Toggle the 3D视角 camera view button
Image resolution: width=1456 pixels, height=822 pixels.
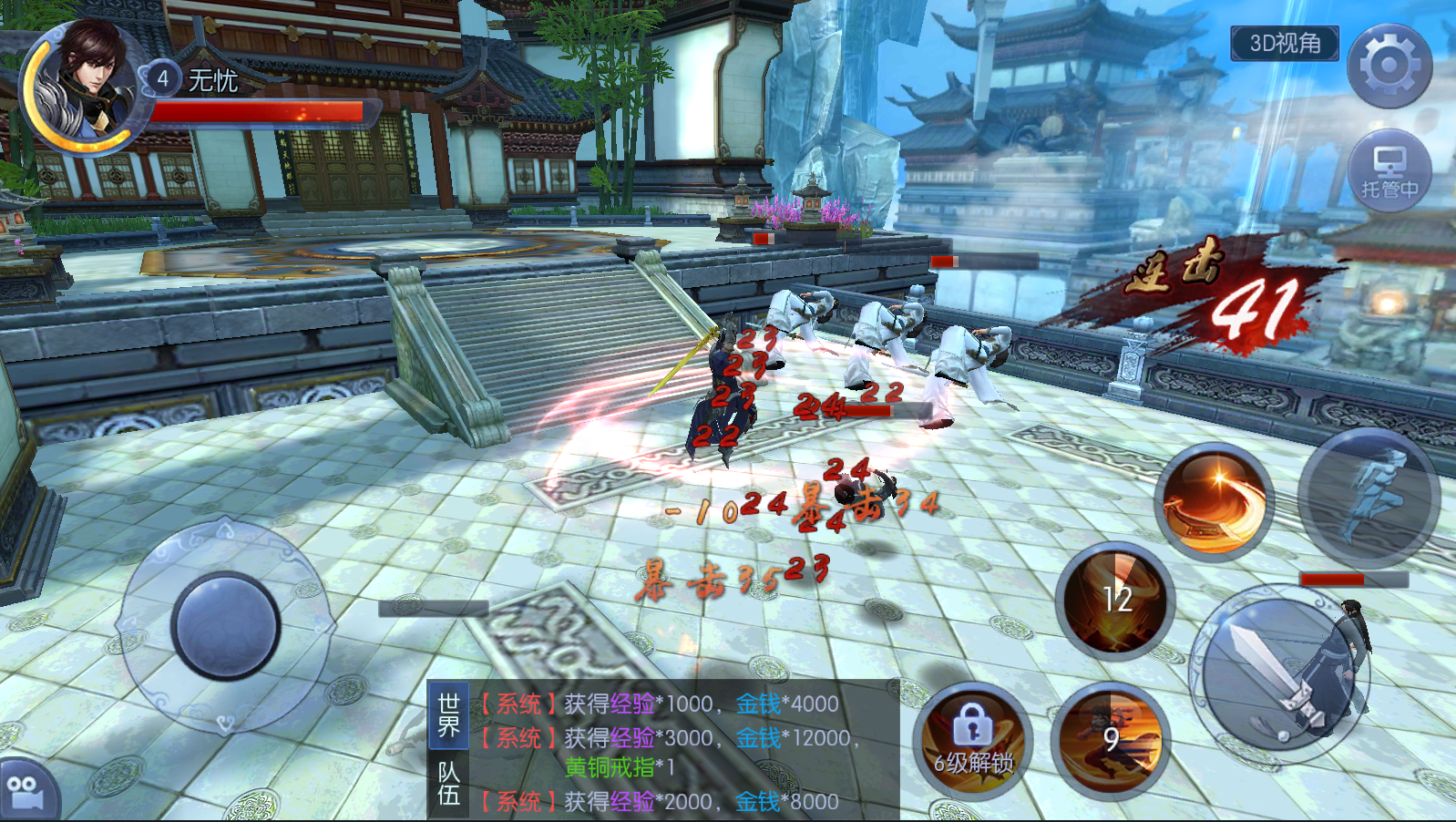click(1284, 44)
